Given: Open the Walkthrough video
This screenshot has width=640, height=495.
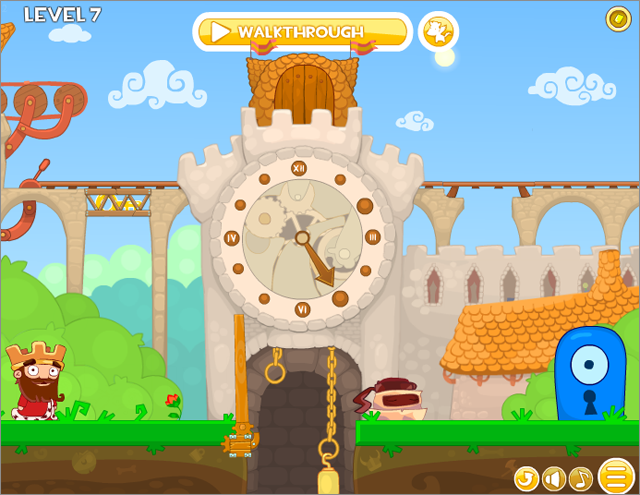Looking at the screenshot, I should 301,32.
